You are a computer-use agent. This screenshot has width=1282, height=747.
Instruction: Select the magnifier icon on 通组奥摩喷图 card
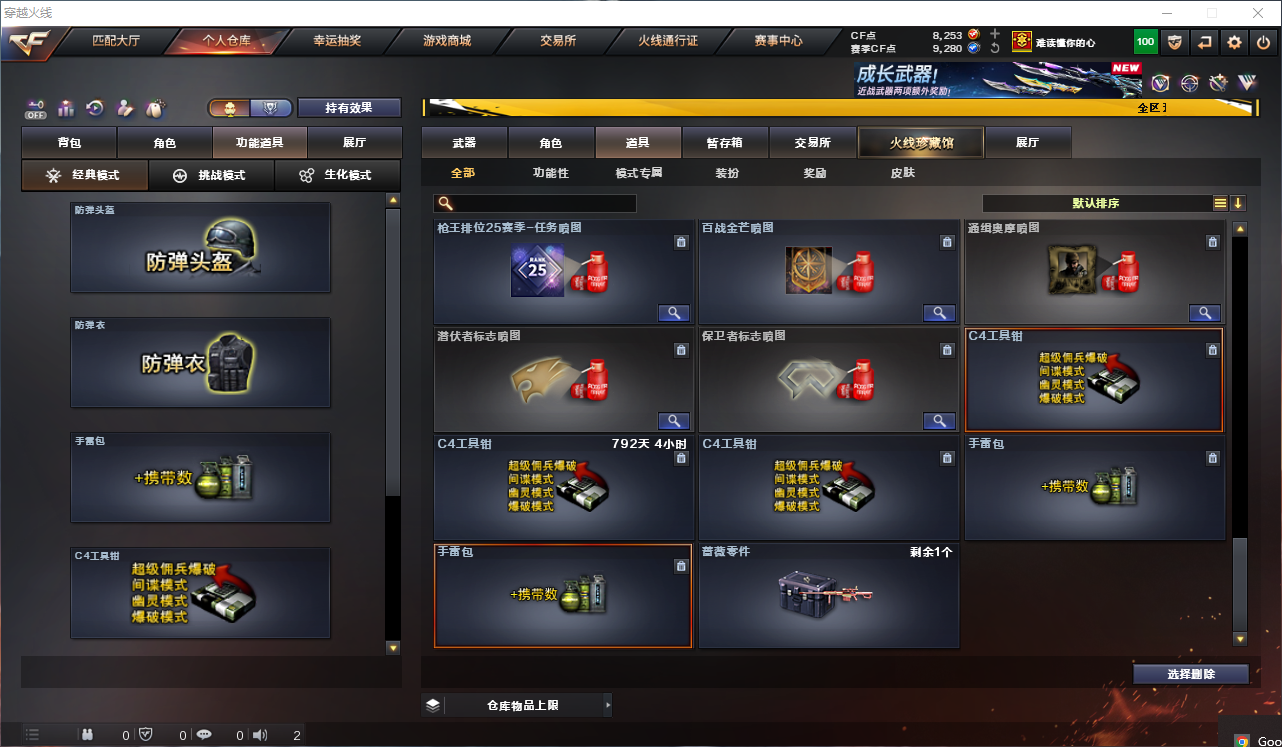click(1205, 312)
